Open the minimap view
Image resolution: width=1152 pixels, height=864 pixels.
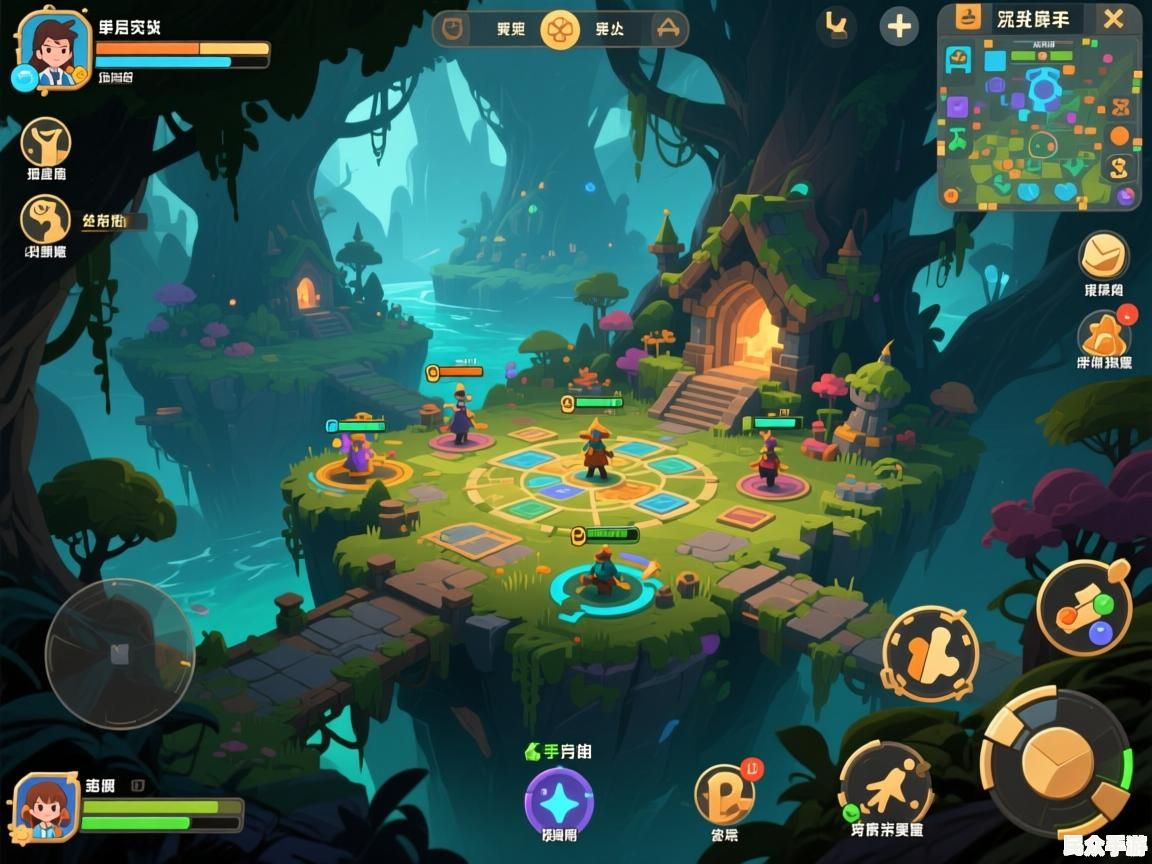coord(1040,122)
